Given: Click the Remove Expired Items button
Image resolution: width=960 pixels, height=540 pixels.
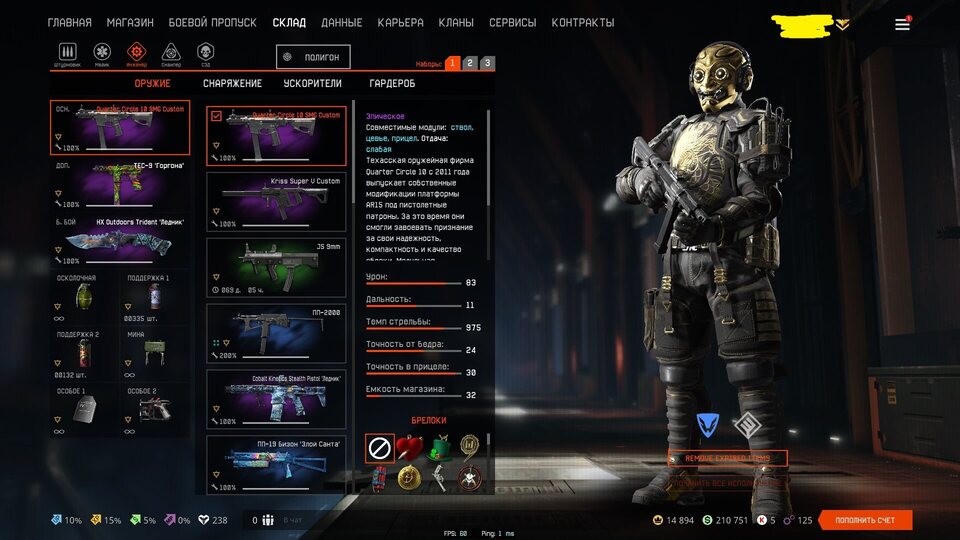Looking at the screenshot, I should pyautogui.click(x=728, y=458).
